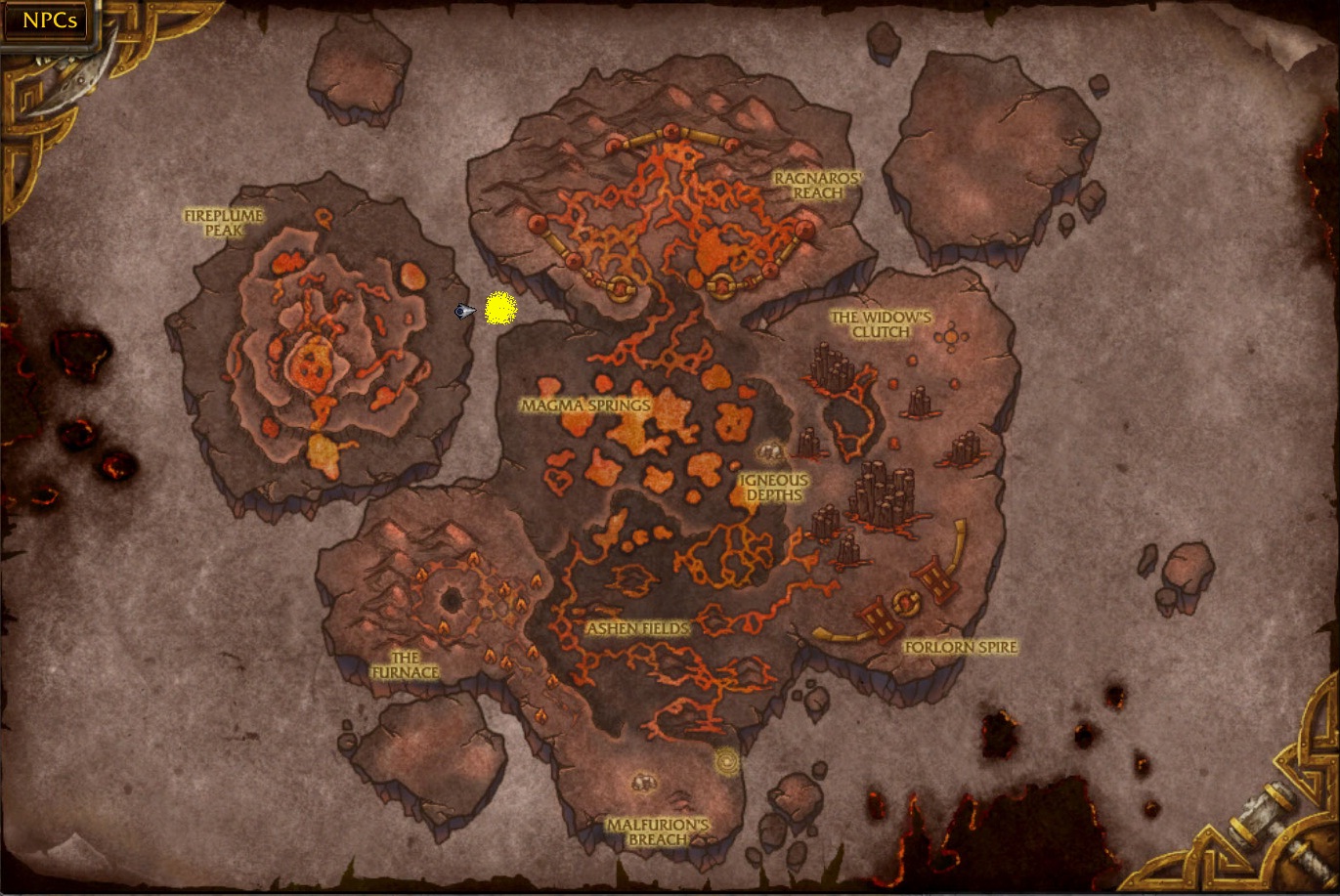This screenshot has width=1340, height=896.
Task: Open the NPCs dropdown panel
Action: pos(47,21)
